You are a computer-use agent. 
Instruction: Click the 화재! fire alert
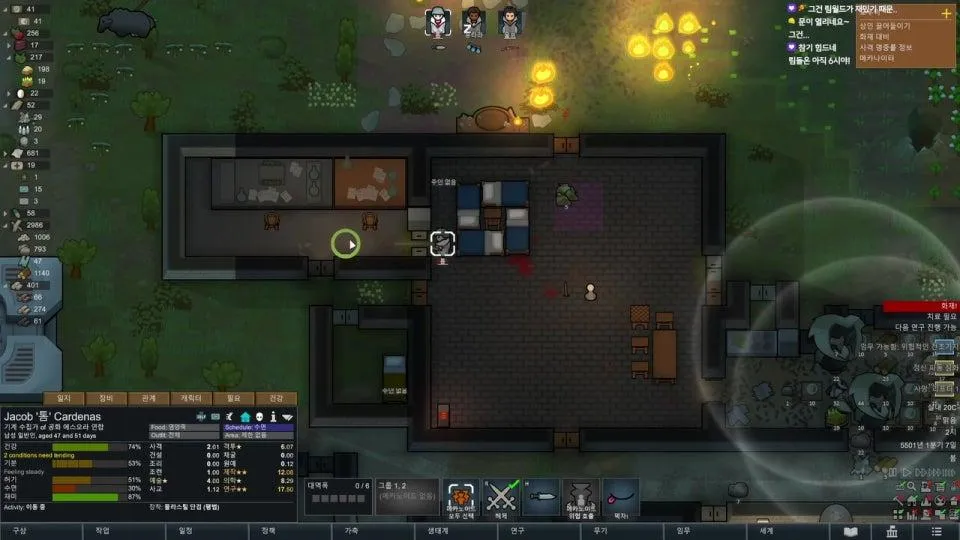(921, 307)
